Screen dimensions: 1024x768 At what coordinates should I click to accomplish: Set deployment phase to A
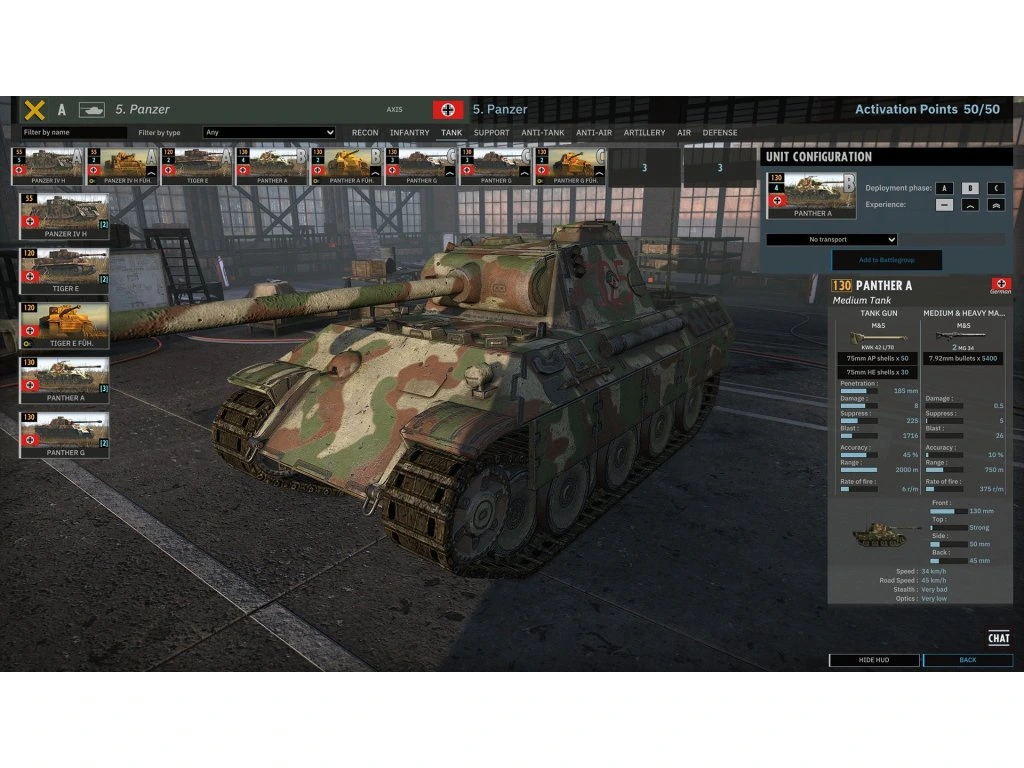(944, 188)
